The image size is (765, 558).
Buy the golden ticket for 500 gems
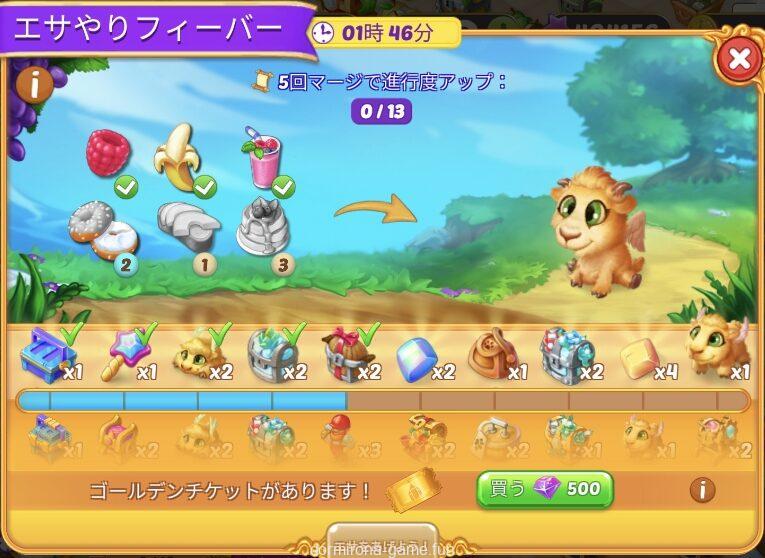pyautogui.click(x=544, y=489)
